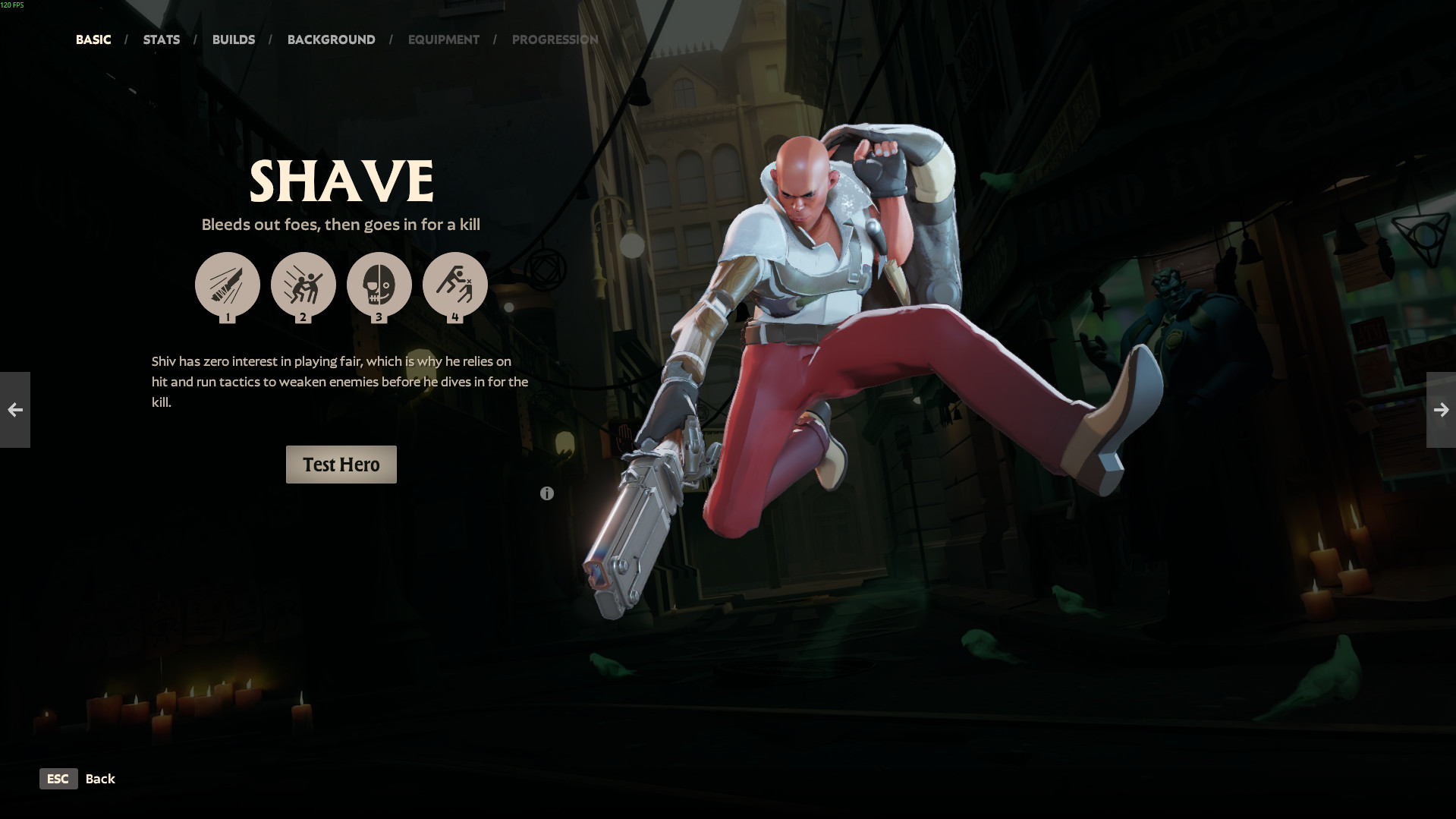Image resolution: width=1456 pixels, height=819 pixels.
Task: Switch to the STATS tab
Action: tap(161, 39)
